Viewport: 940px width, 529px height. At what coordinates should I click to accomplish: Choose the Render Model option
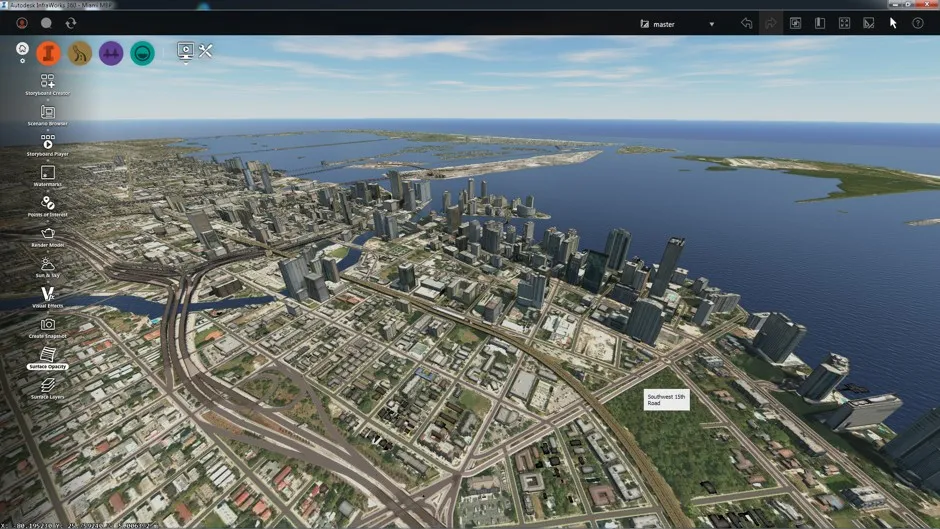[x=48, y=234]
